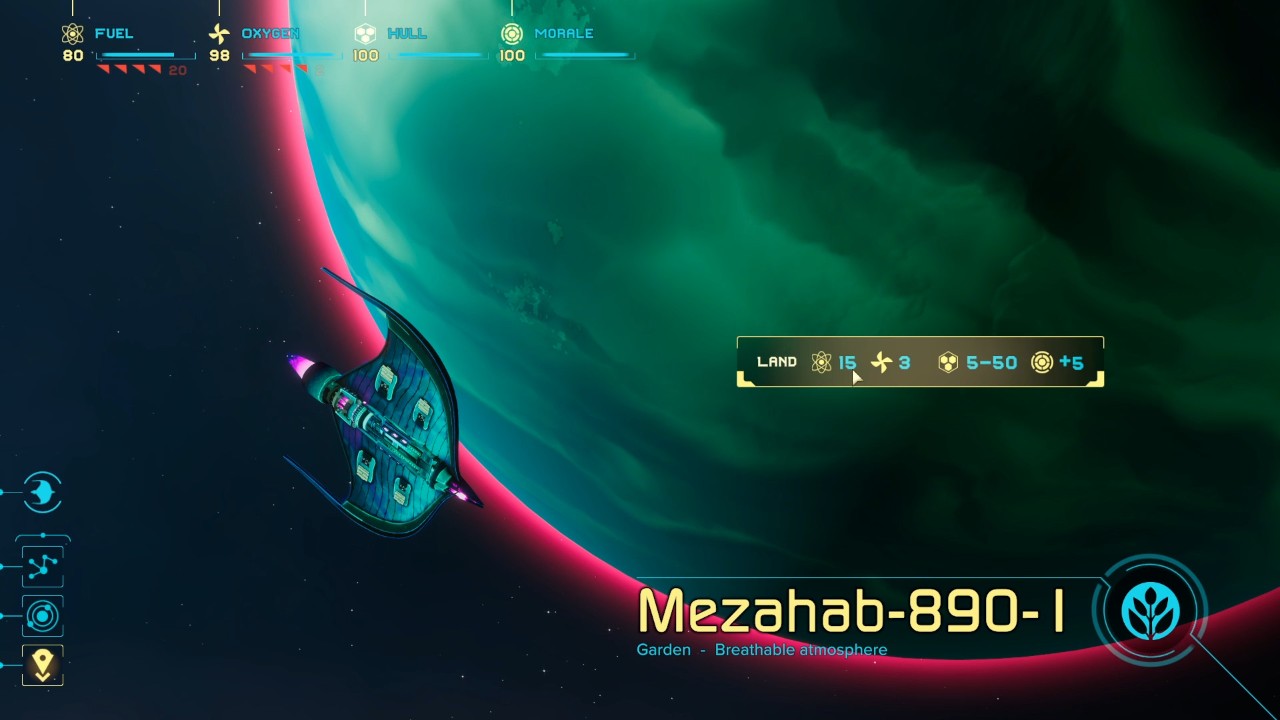Select the yellow location pin icon
The width and height of the screenshot is (1280, 720).
pos(42,665)
